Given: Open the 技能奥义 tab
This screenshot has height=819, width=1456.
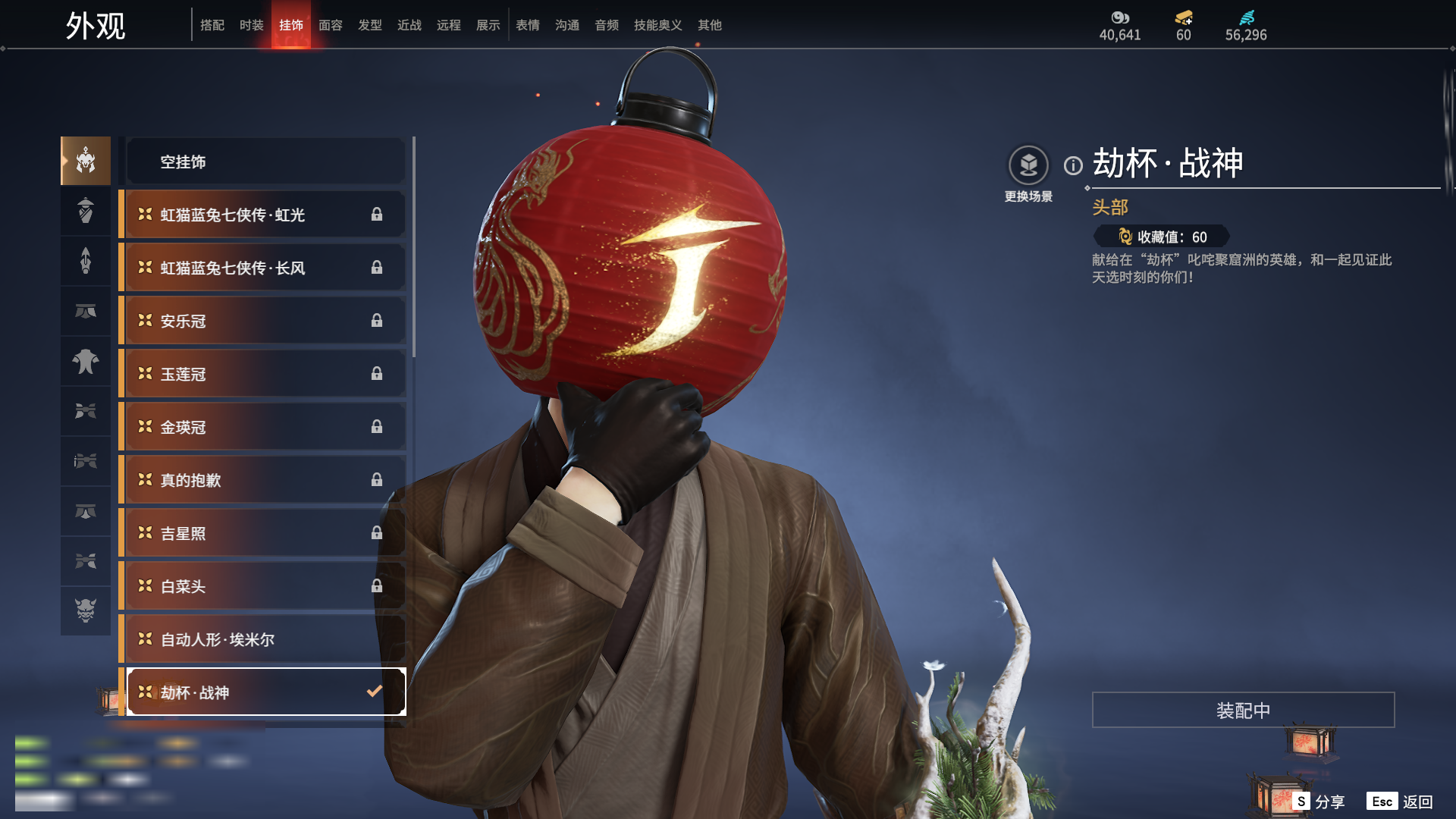Looking at the screenshot, I should [657, 26].
